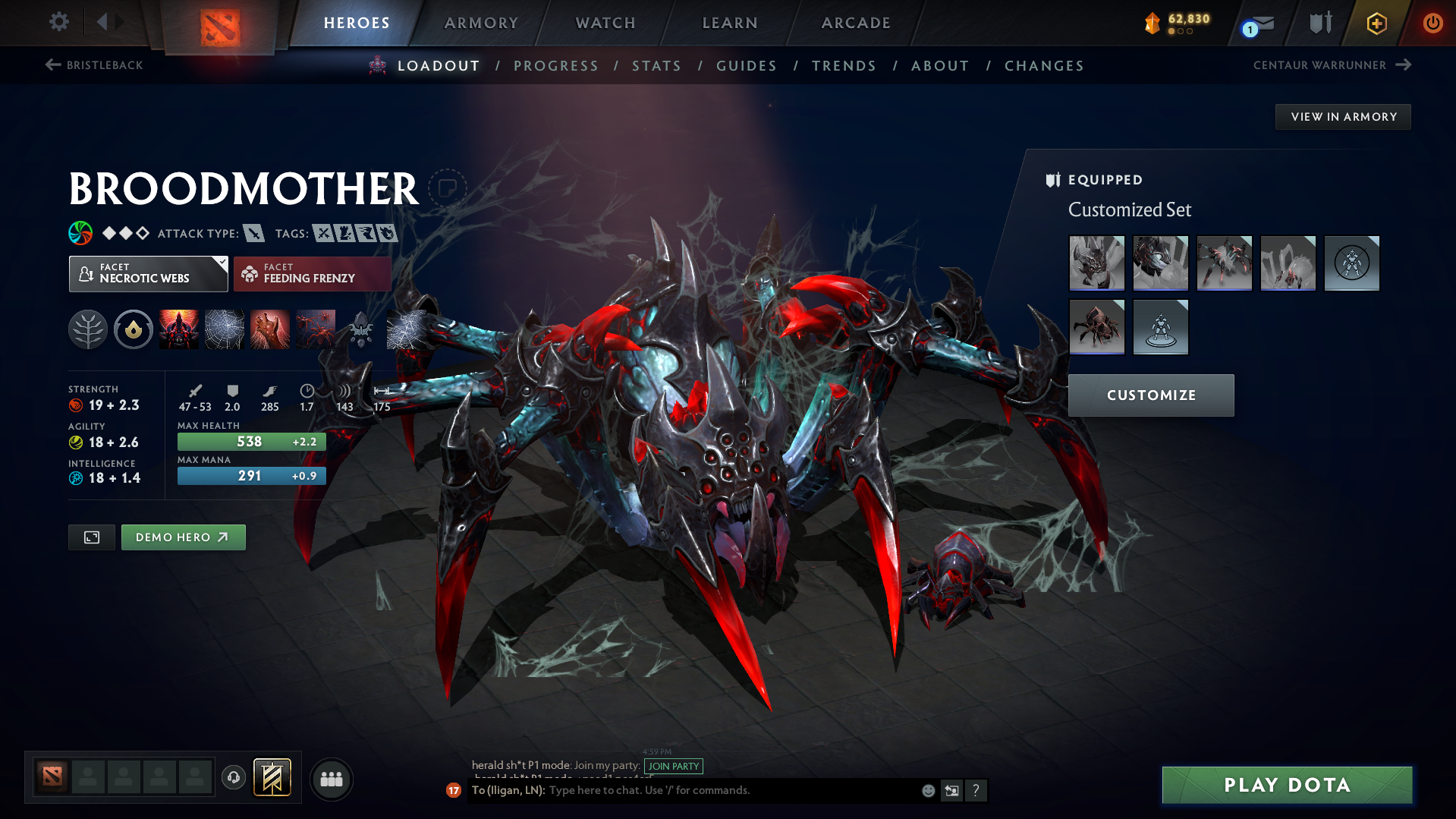Open the Broodmother talent tree icon
The height and width of the screenshot is (819, 1456).
tap(88, 329)
